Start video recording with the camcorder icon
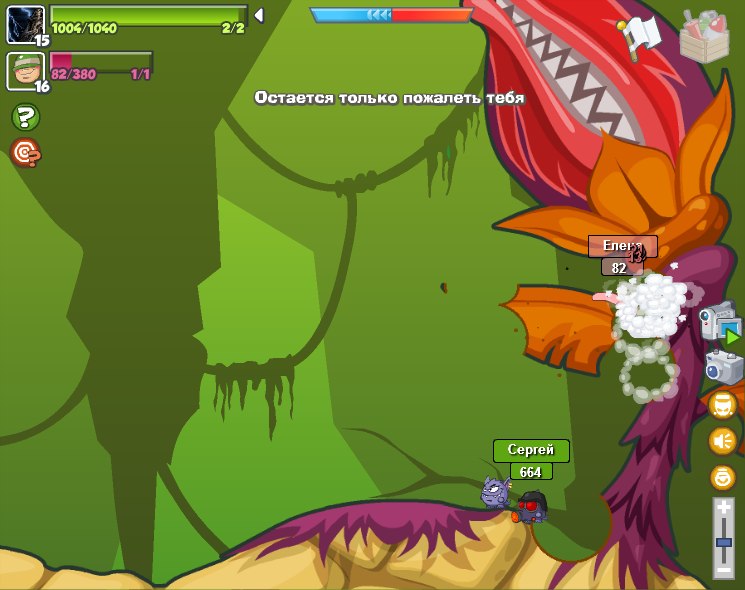The height and width of the screenshot is (590, 745). tap(719, 325)
